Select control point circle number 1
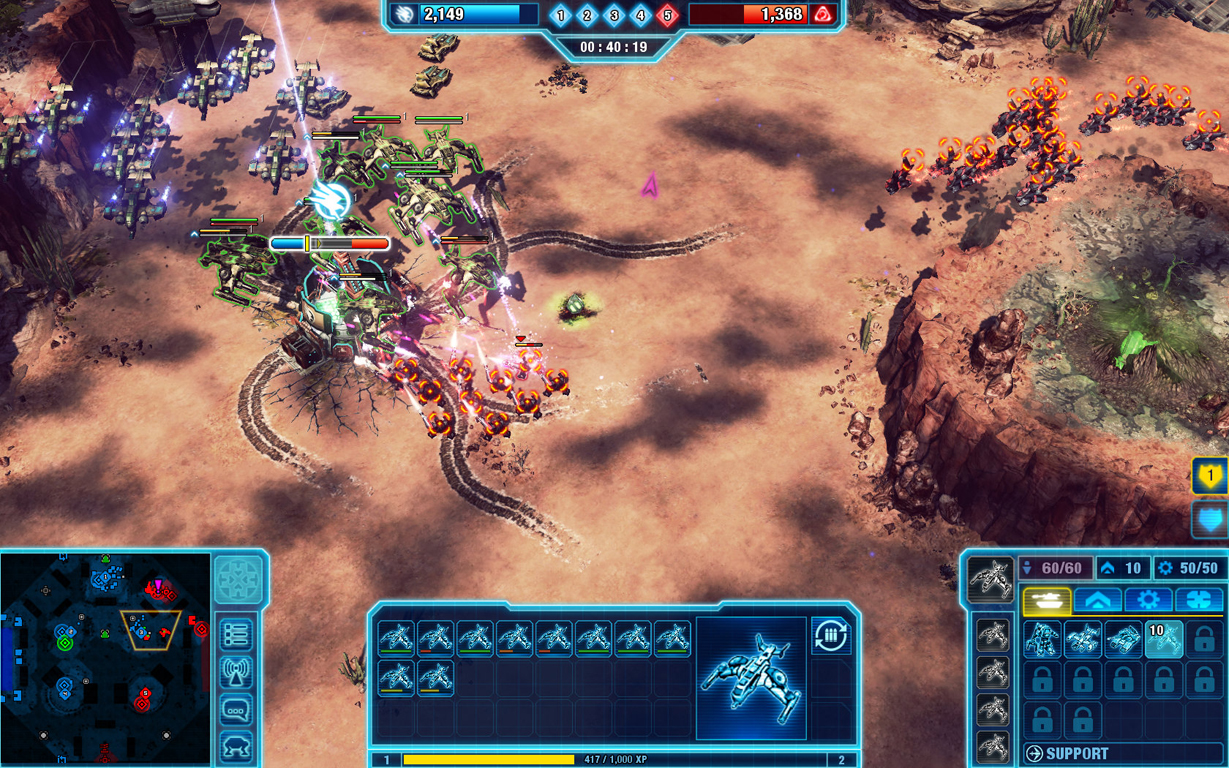 point(560,15)
